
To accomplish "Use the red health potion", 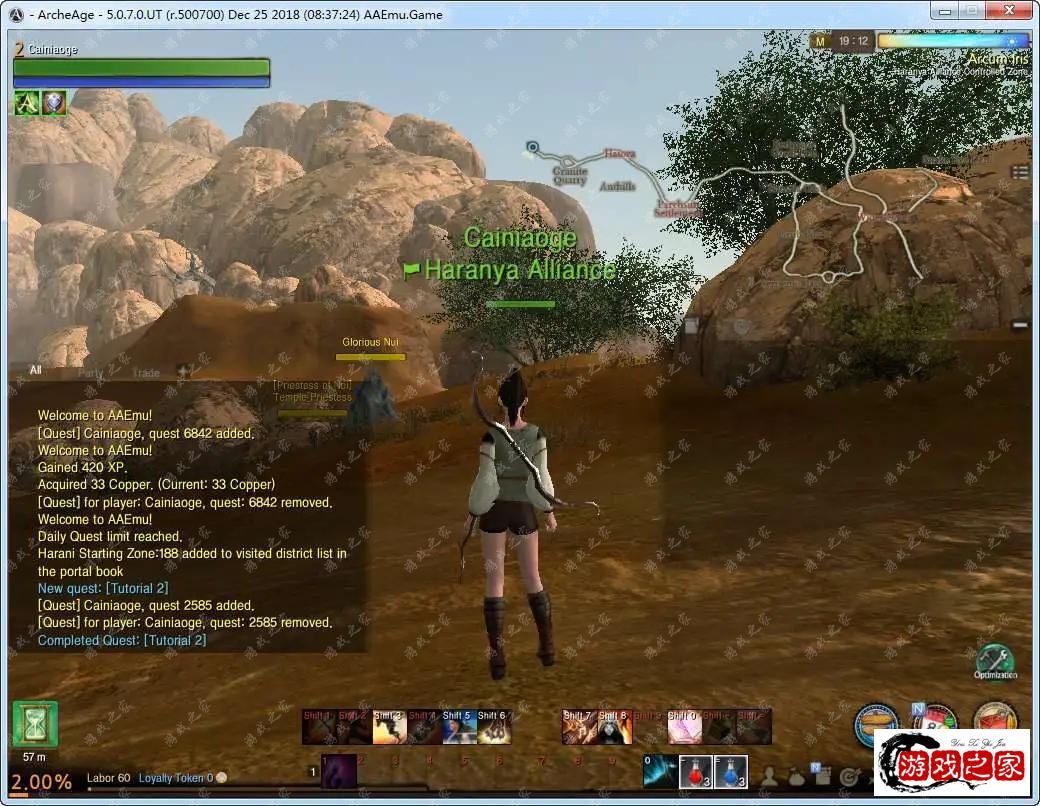I will pyautogui.click(x=696, y=771).
